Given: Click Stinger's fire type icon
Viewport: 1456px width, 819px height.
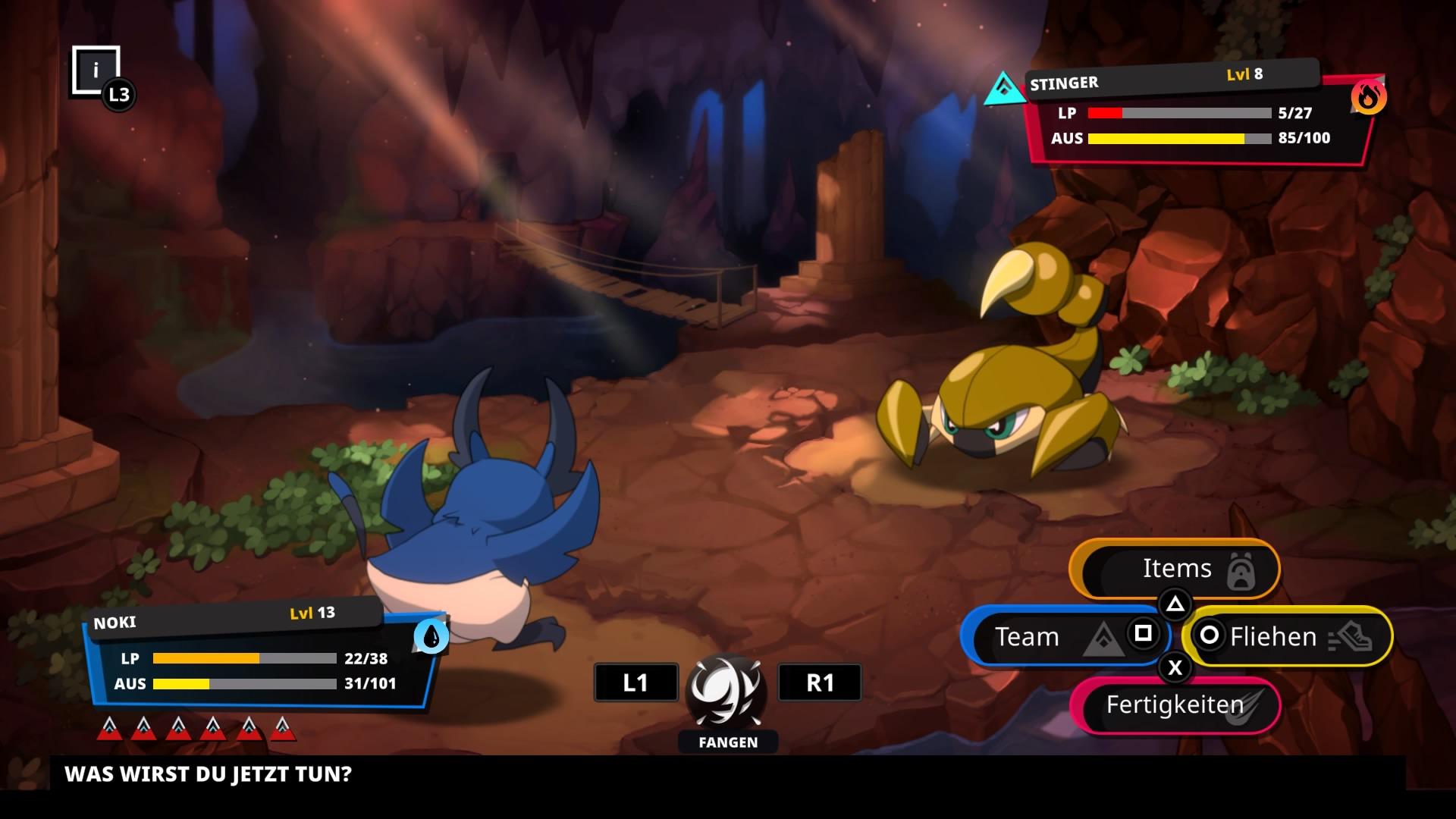Looking at the screenshot, I should tap(1369, 98).
